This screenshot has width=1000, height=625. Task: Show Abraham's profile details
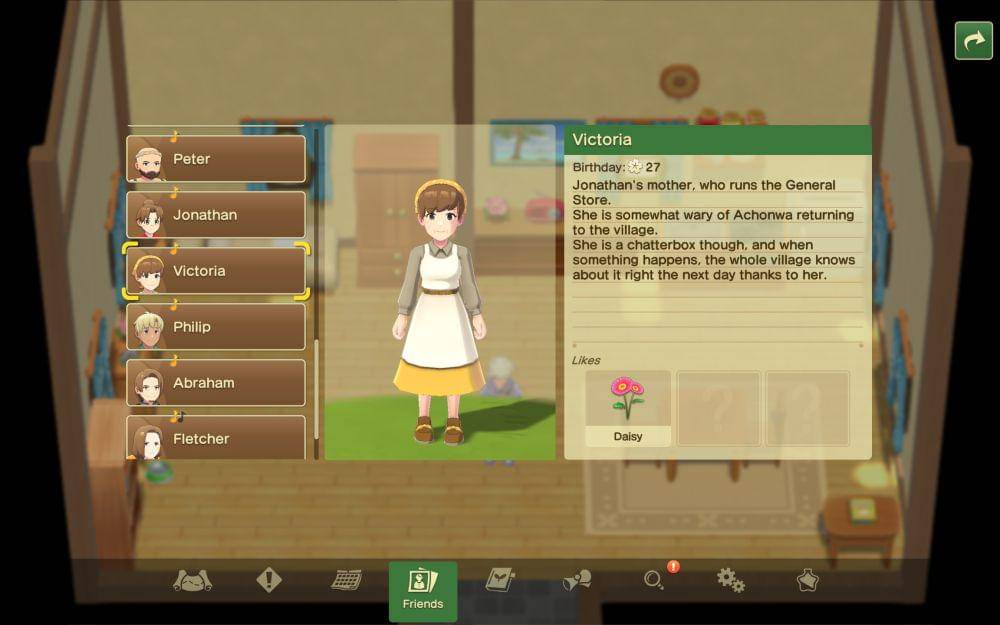216,383
